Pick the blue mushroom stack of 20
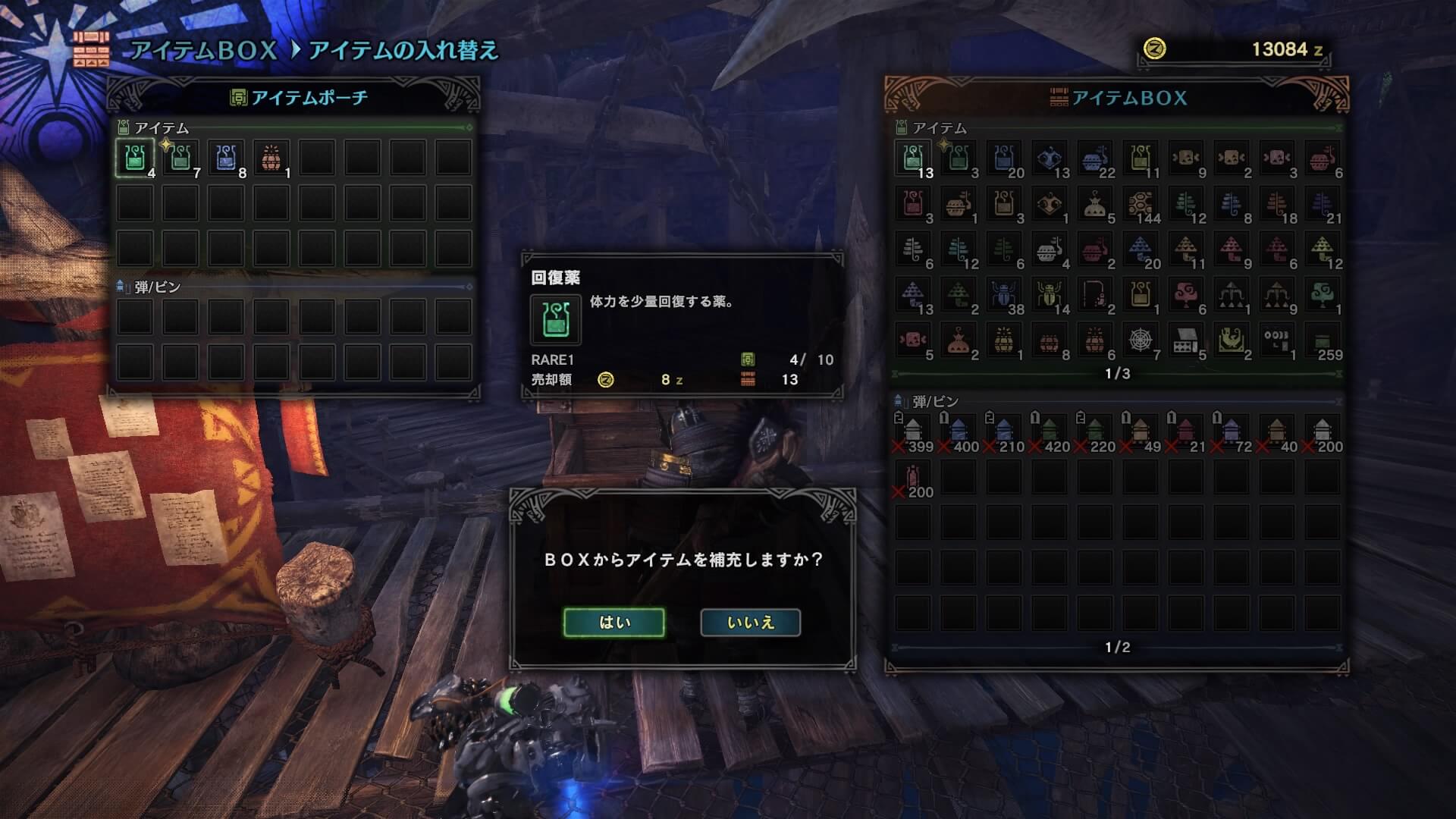 coord(1141,249)
